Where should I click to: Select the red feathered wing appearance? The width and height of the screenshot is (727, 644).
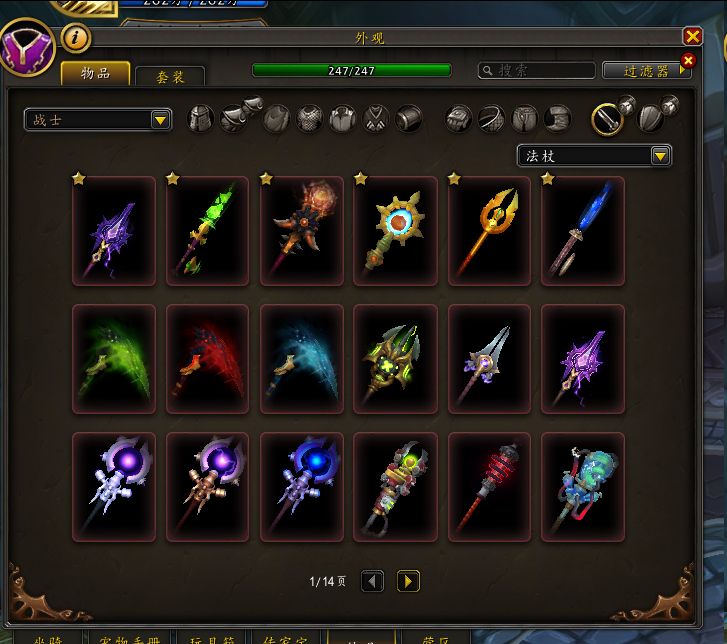tap(207, 359)
